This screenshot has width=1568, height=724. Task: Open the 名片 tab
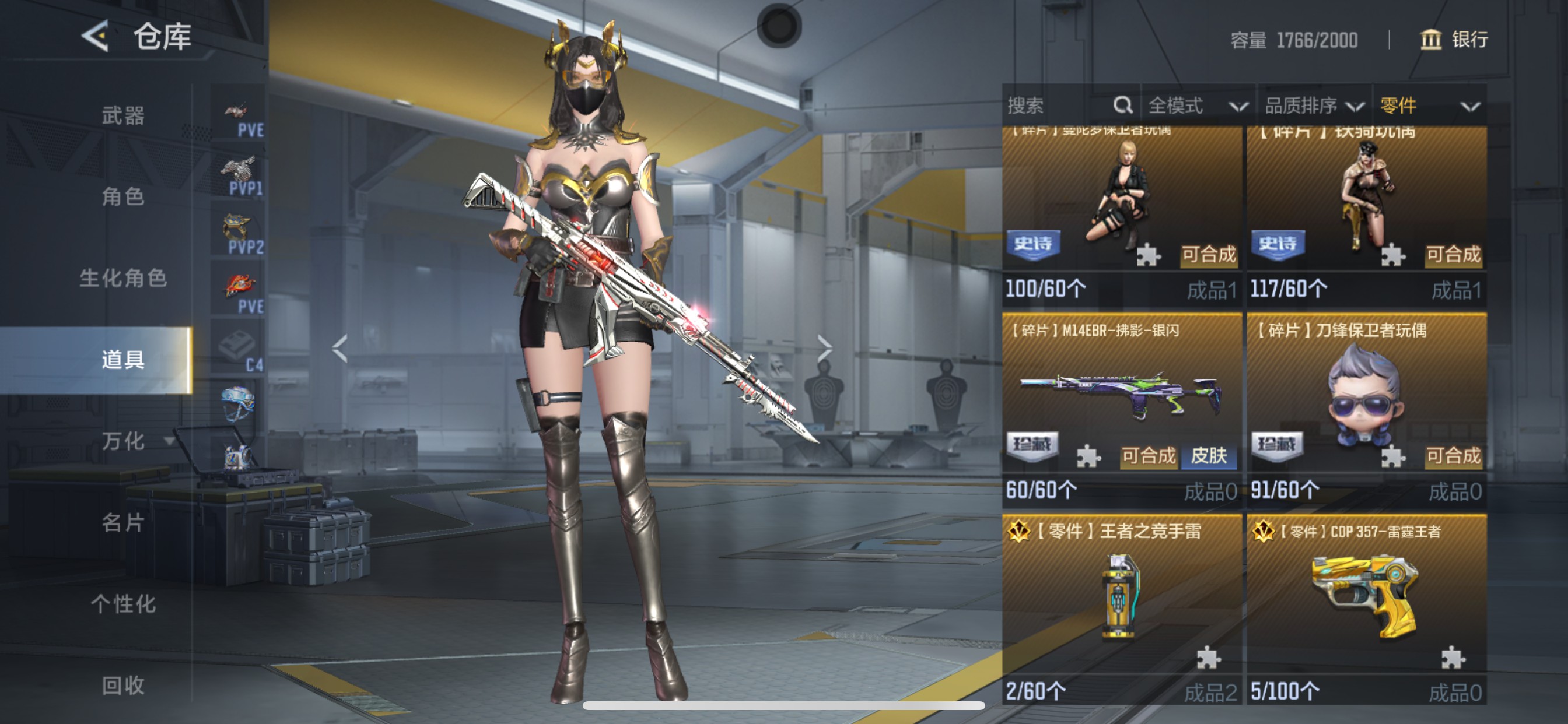click(123, 523)
